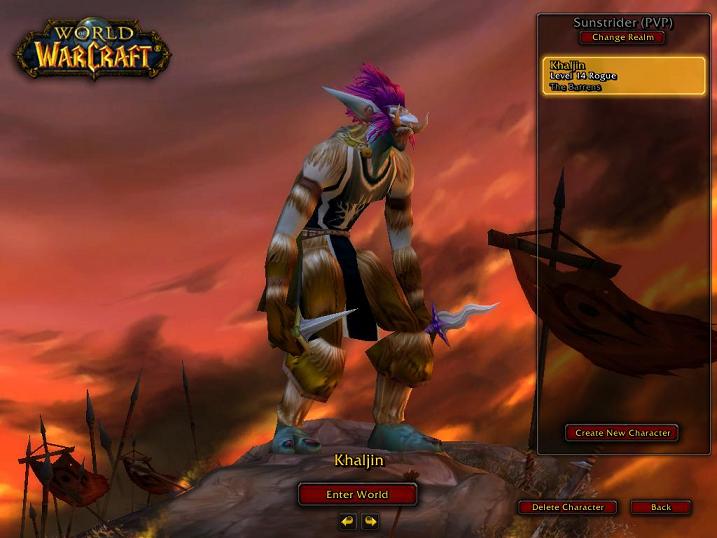The height and width of the screenshot is (538, 717).
Task: Go back to the login screen
Action: [x=661, y=507]
